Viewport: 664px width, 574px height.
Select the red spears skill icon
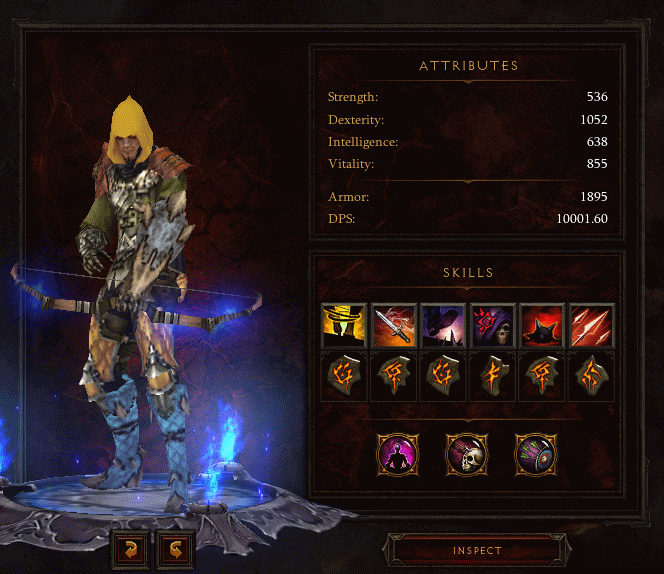point(591,325)
